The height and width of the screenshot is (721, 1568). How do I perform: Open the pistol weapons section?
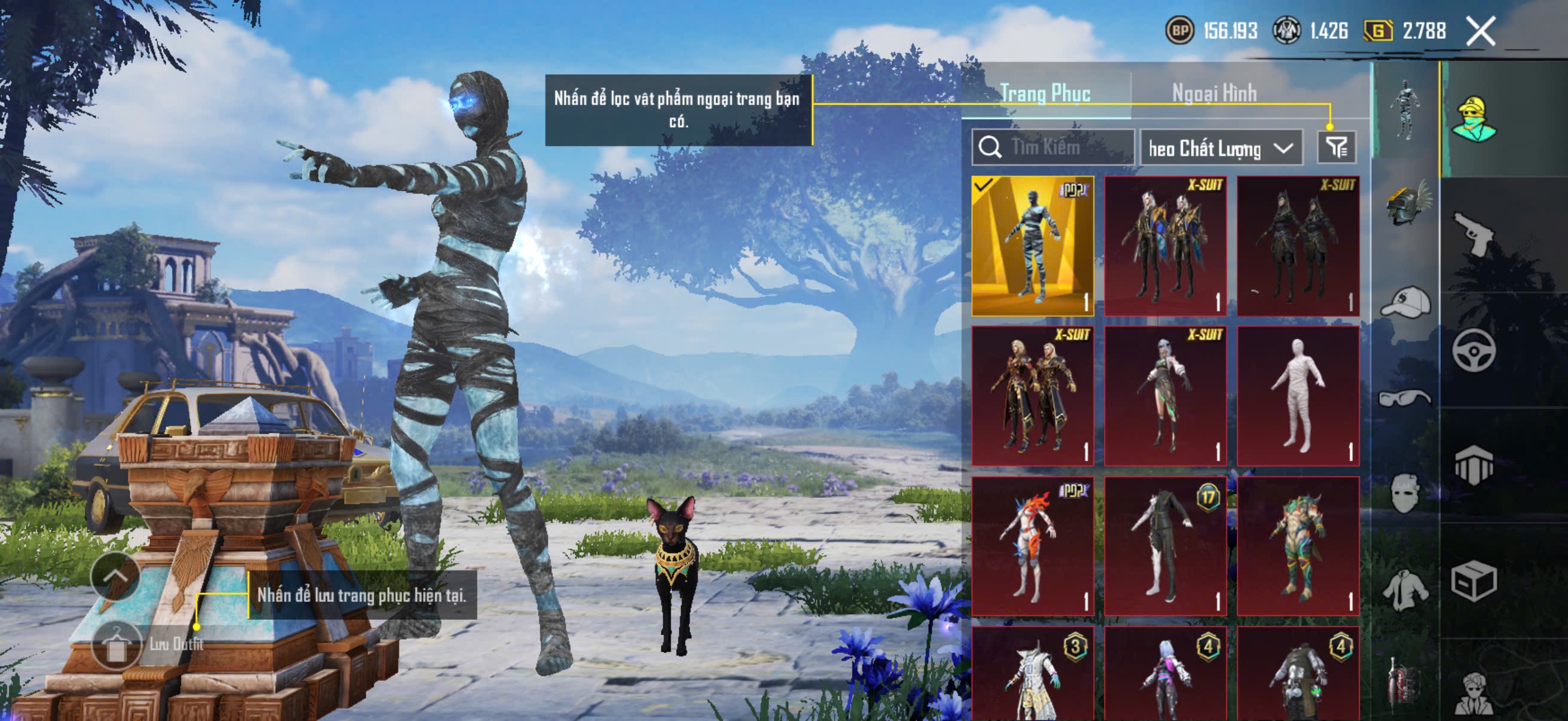pos(1473,234)
